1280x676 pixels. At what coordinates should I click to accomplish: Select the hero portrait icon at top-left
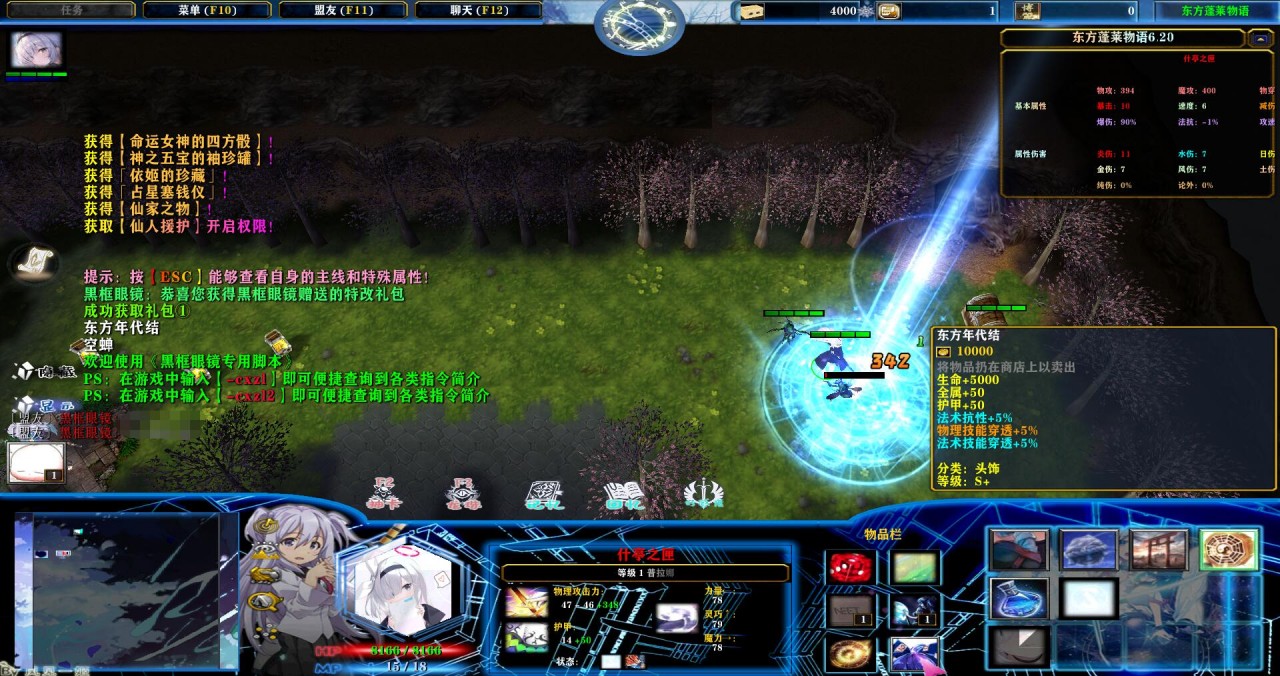(x=36, y=49)
